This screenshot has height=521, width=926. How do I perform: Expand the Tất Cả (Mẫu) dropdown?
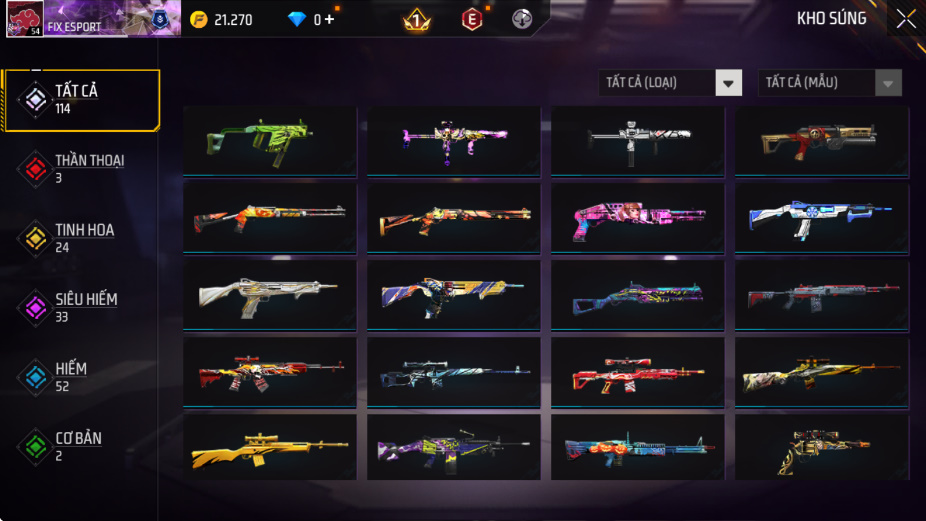(830, 83)
